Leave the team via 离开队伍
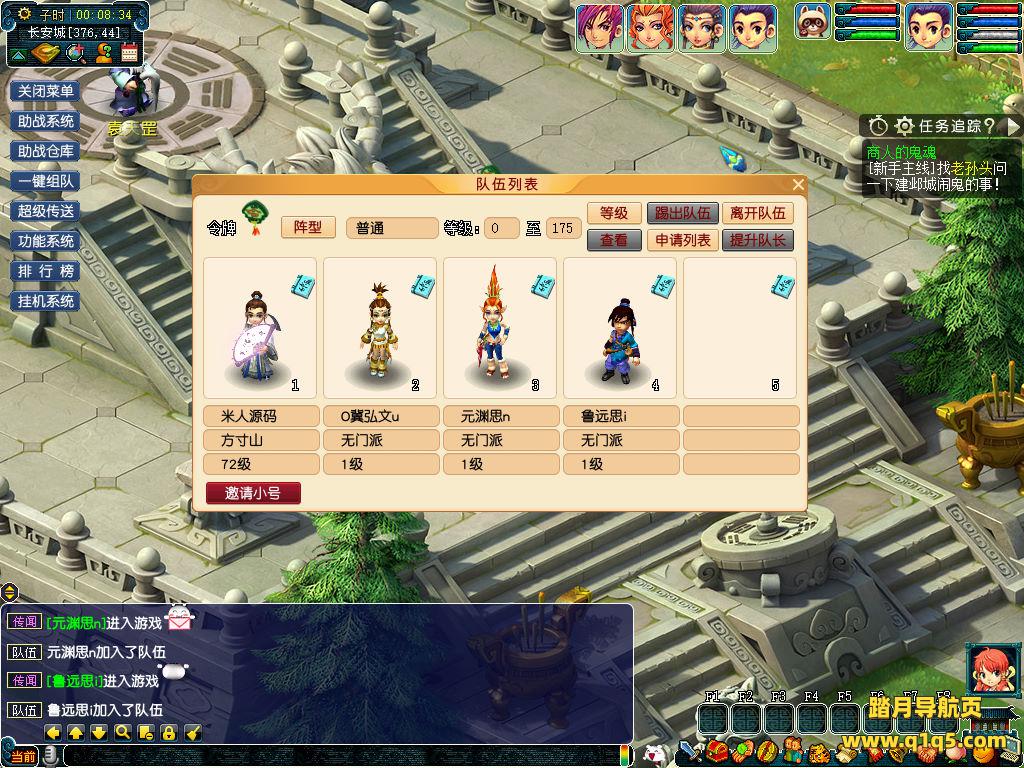This screenshot has height=768, width=1024. [757, 213]
